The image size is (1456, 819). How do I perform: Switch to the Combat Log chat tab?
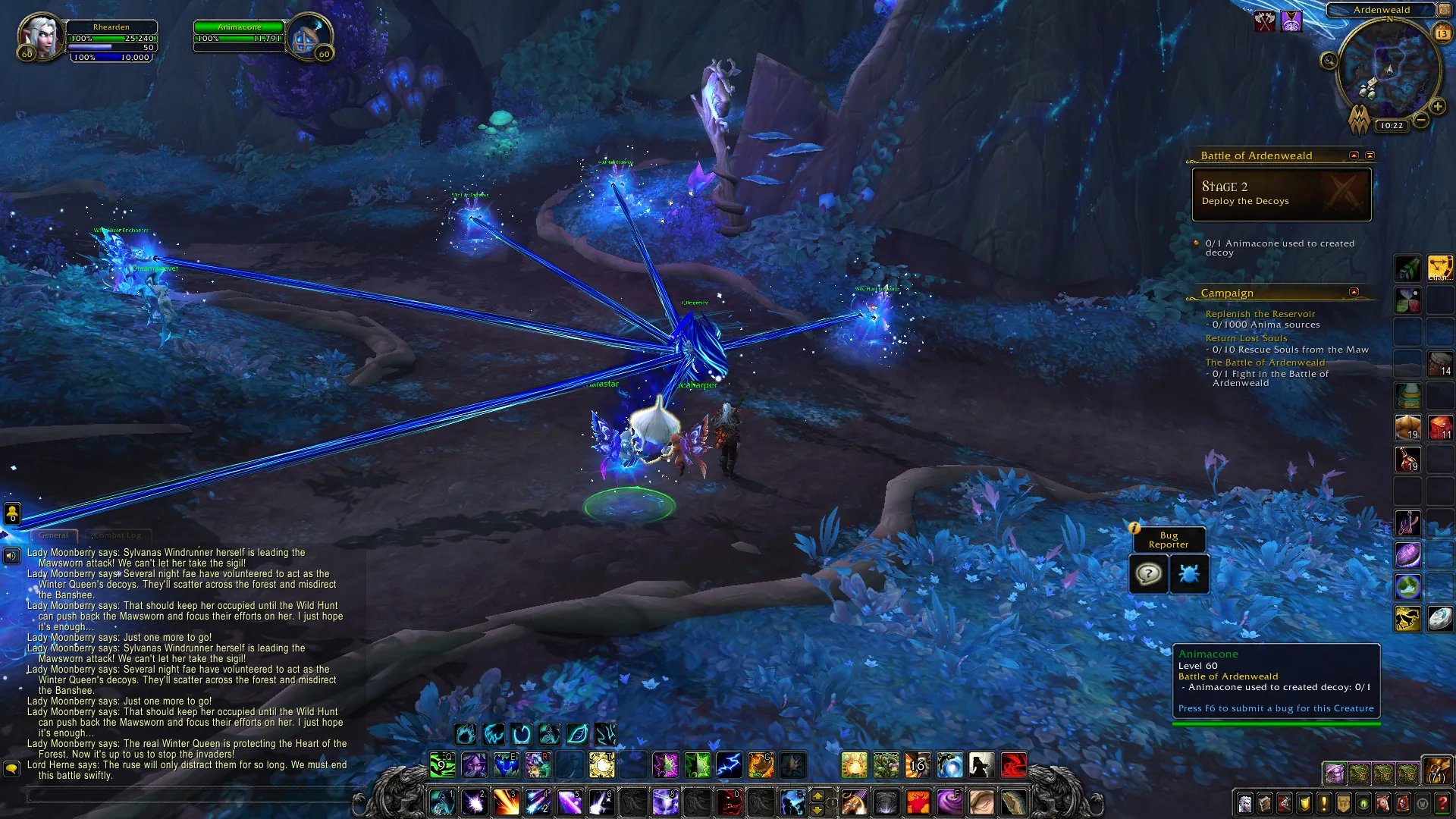[118, 535]
